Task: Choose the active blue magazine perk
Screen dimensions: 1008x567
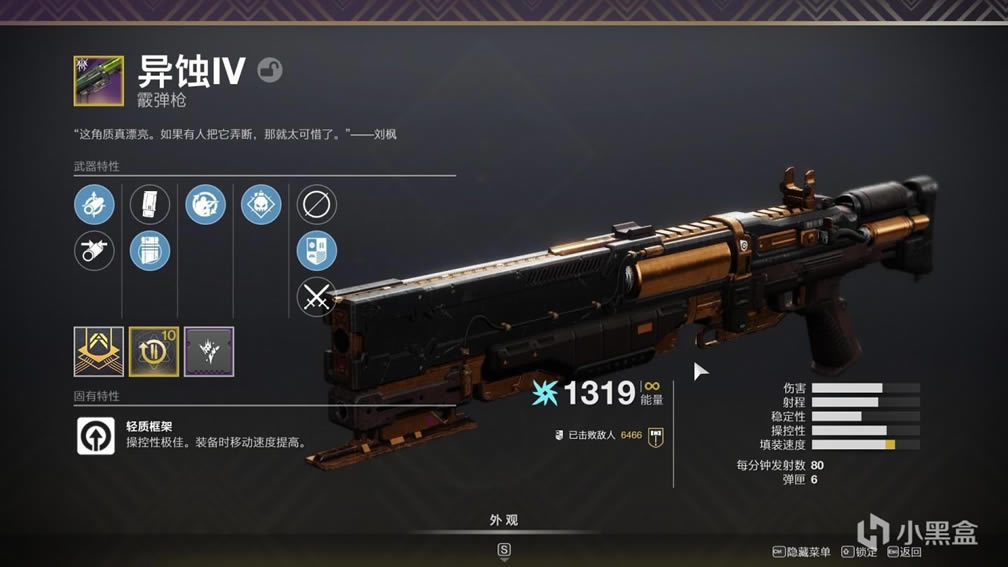Action: coord(150,250)
